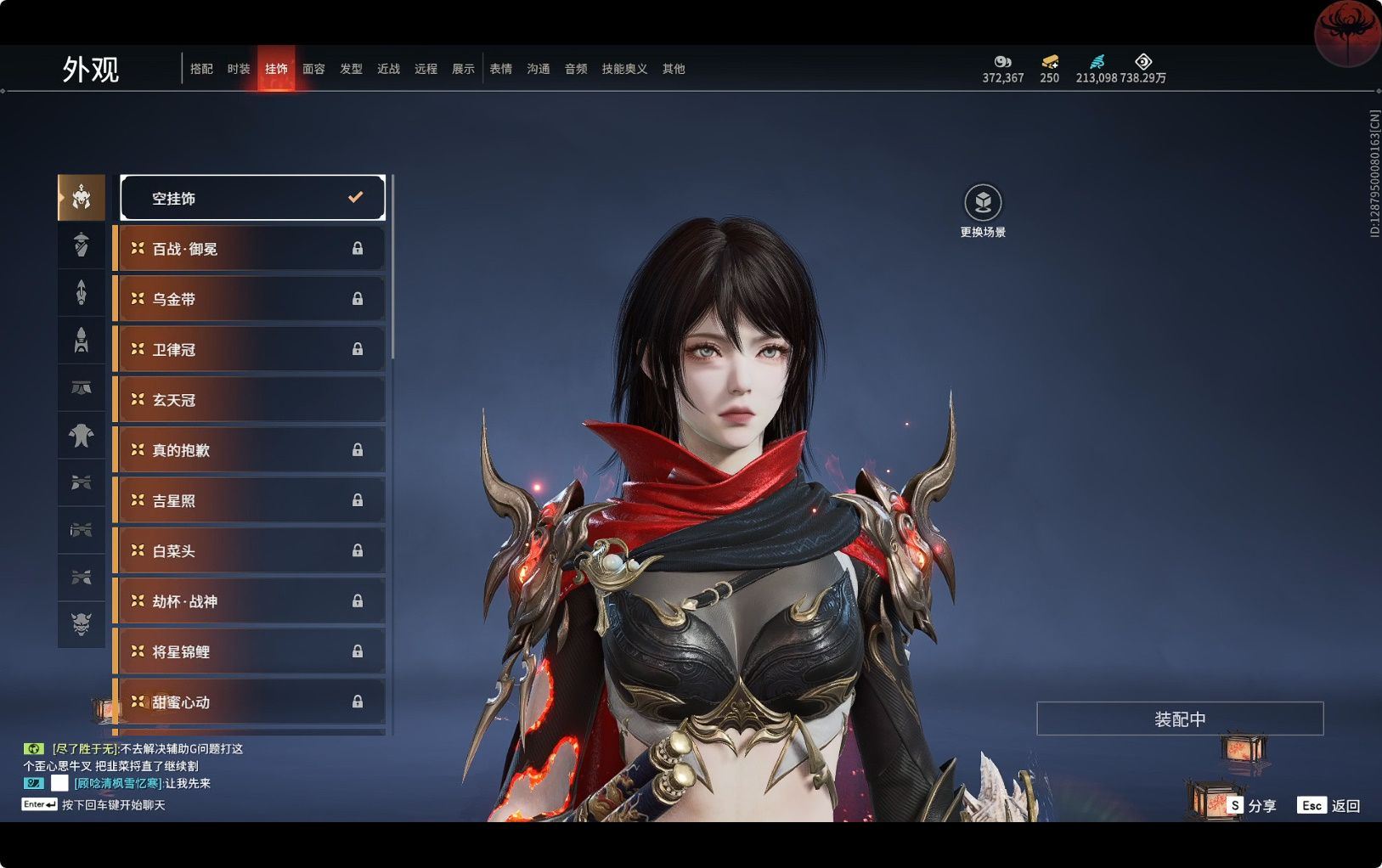The height and width of the screenshot is (868, 1382).
Task: Pick the 乌金带 accessory
Action: 251,299
